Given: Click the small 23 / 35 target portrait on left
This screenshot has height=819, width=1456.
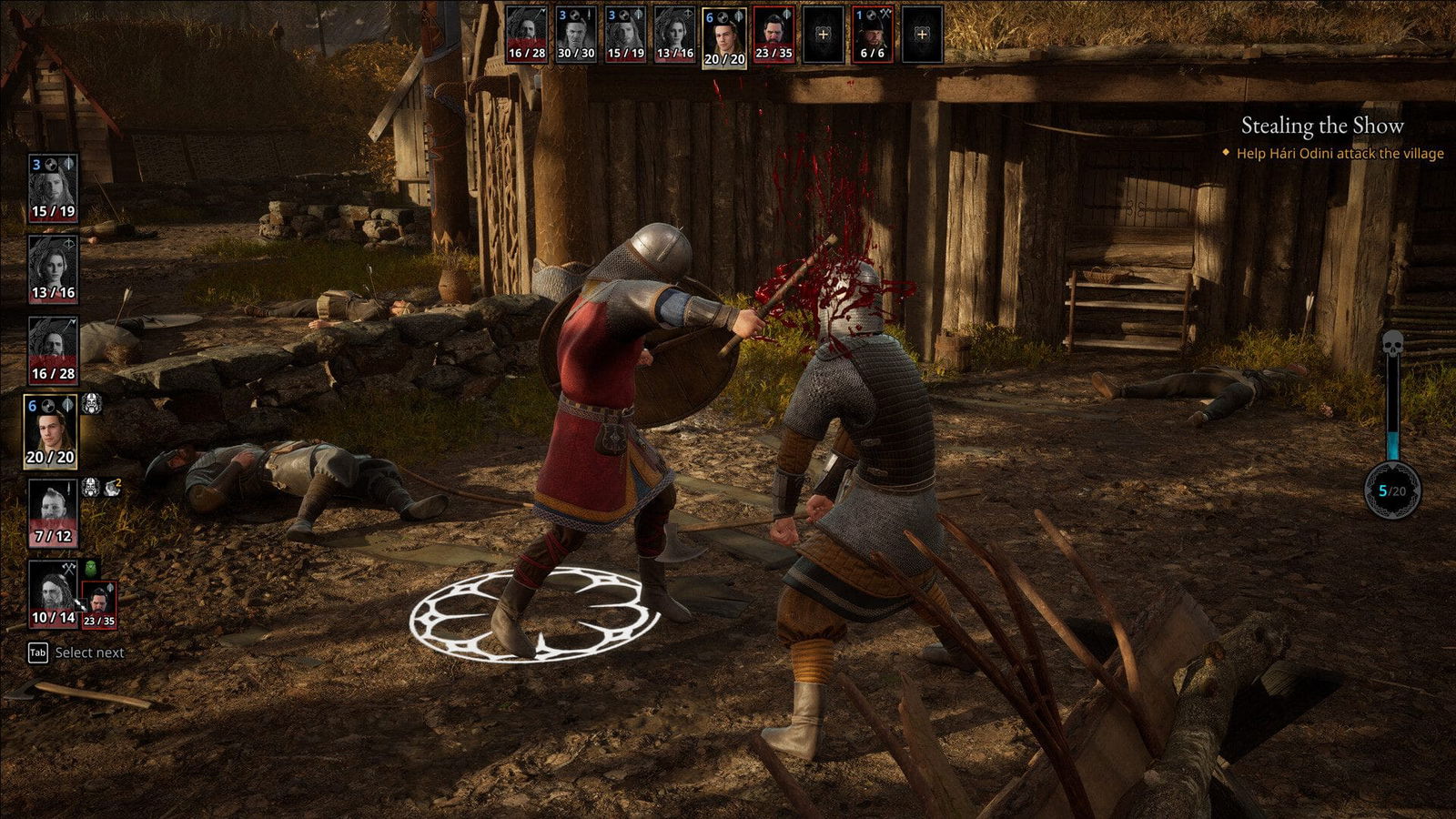Looking at the screenshot, I should pos(99,605).
